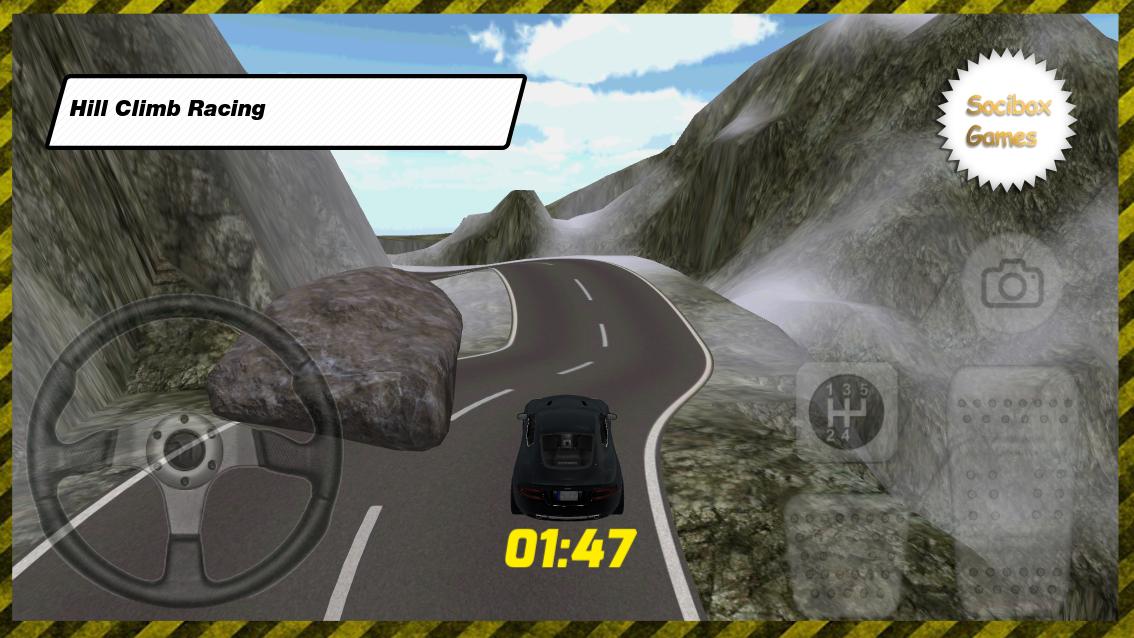Screen dimensions: 1134x638
Task: Accelerate with the tall gas pedal
Action: [1012, 490]
